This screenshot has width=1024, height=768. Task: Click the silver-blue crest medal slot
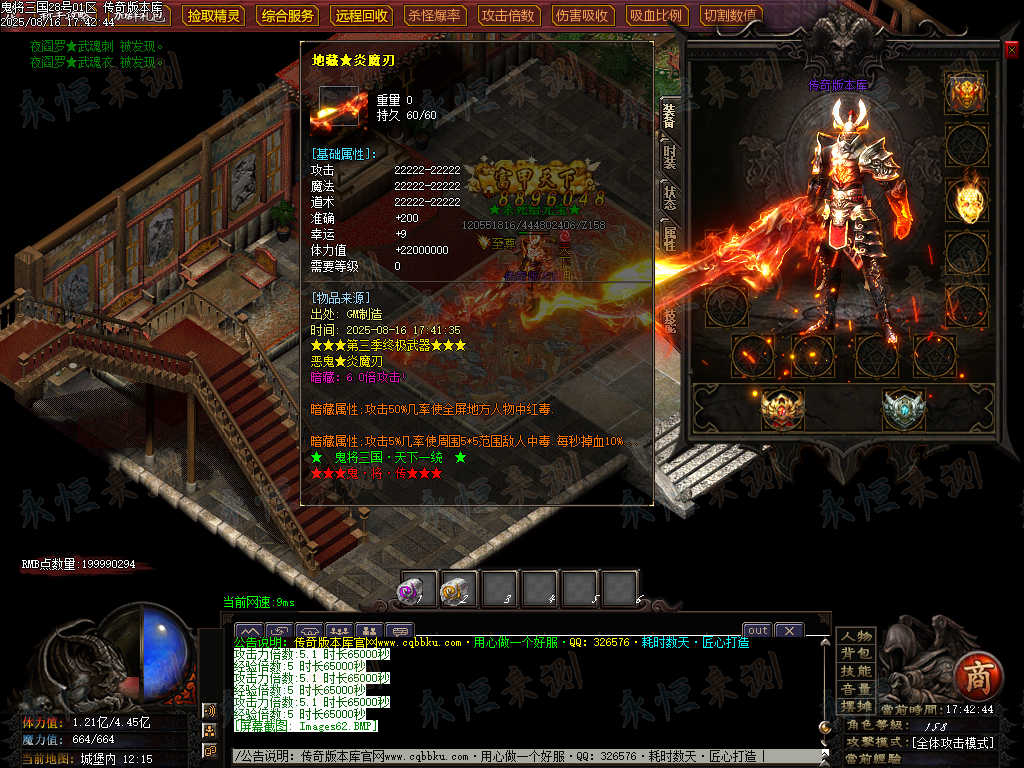click(x=904, y=409)
